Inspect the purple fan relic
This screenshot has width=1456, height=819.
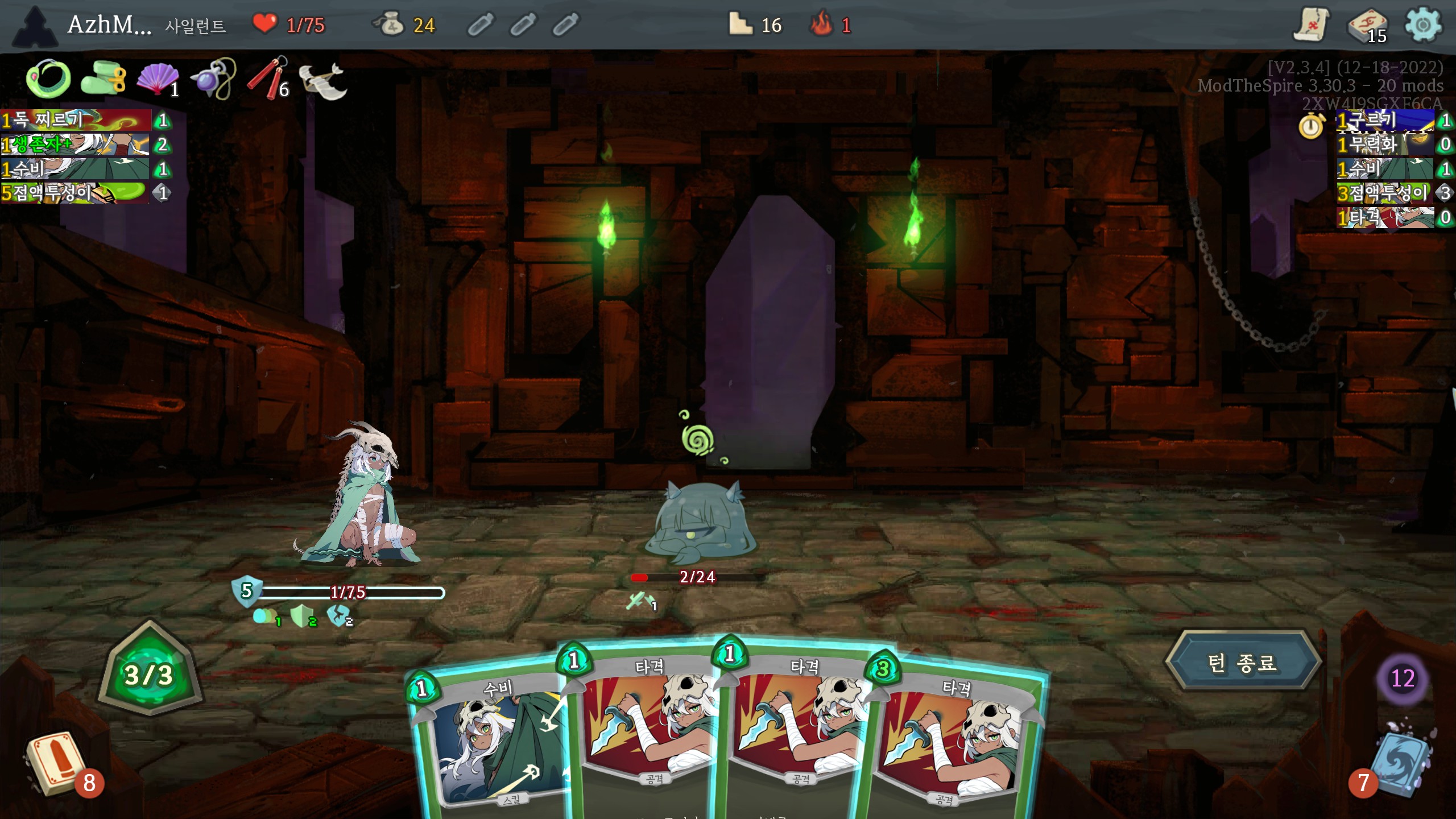pos(156,80)
